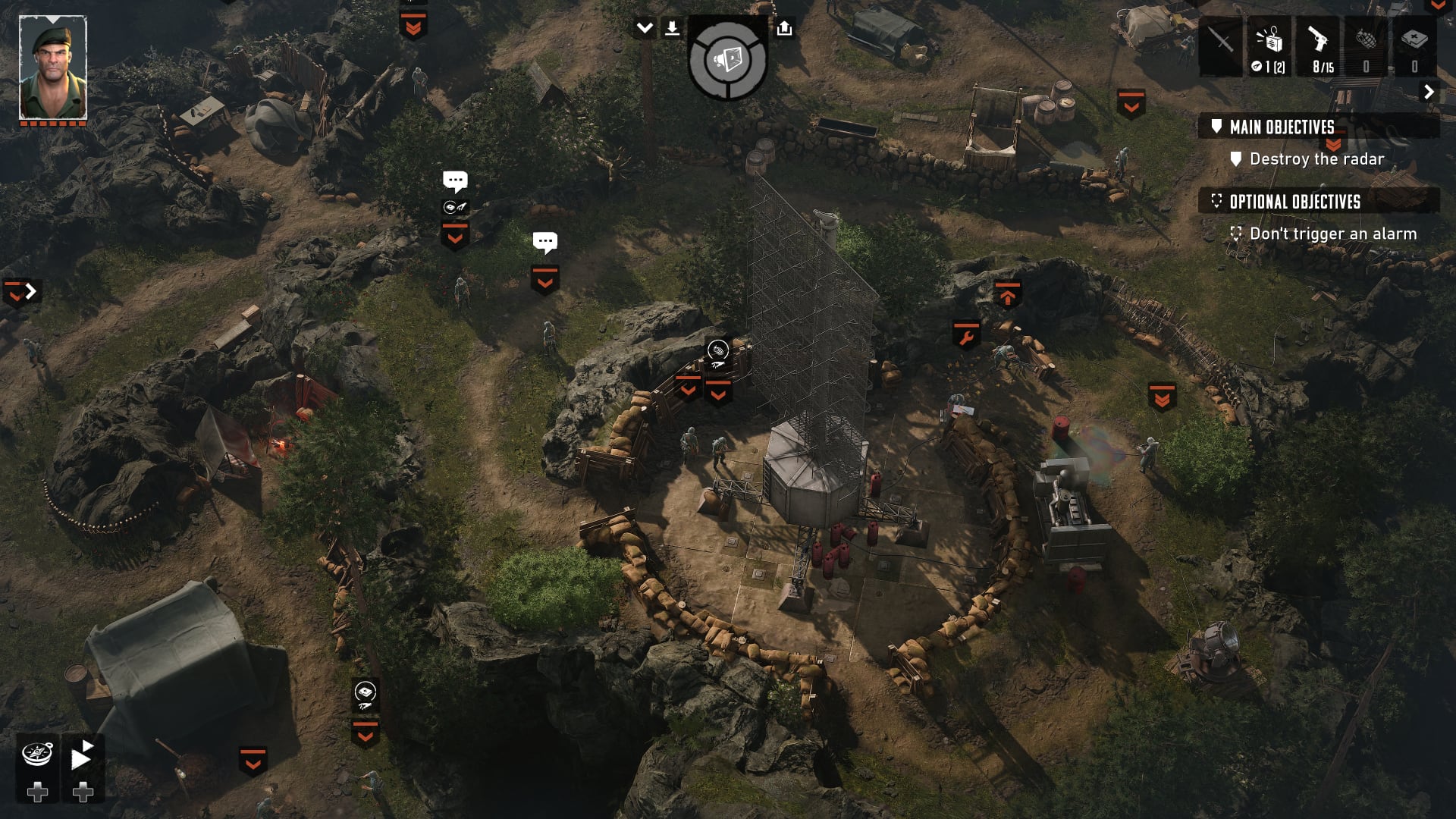The width and height of the screenshot is (1456, 819).
Task: Open the Main Objectives header
Action: 1282,127
